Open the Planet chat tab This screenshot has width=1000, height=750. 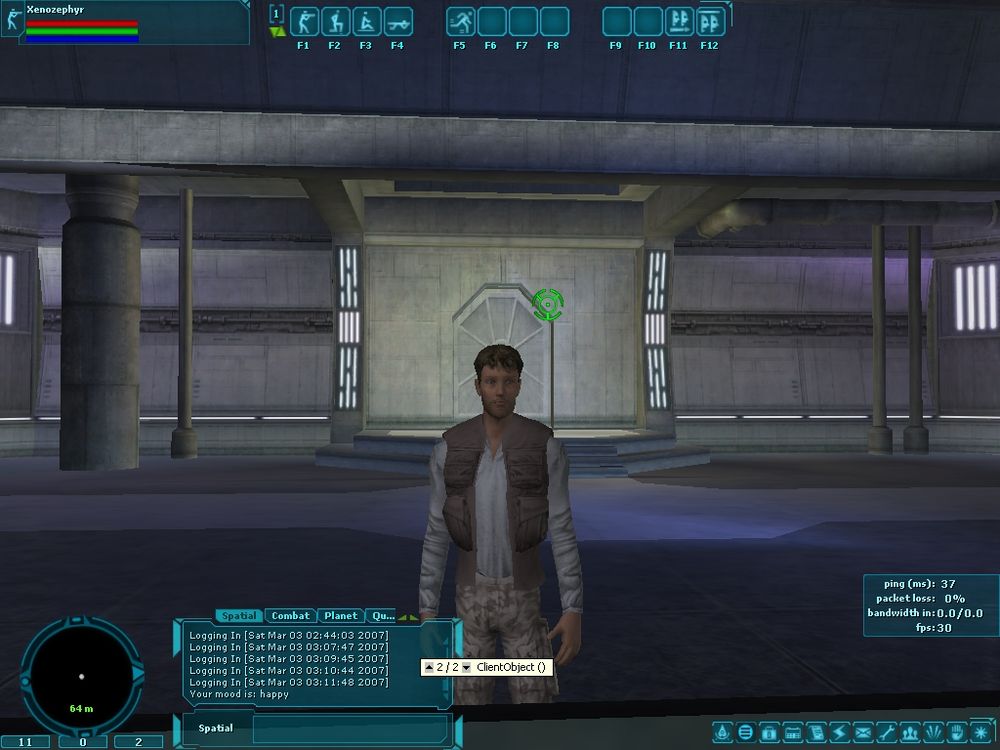tap(341, 616)
